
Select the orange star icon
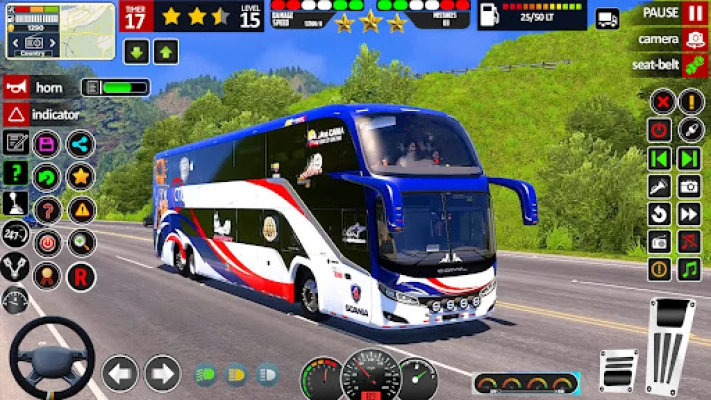(x=81, y=177)
